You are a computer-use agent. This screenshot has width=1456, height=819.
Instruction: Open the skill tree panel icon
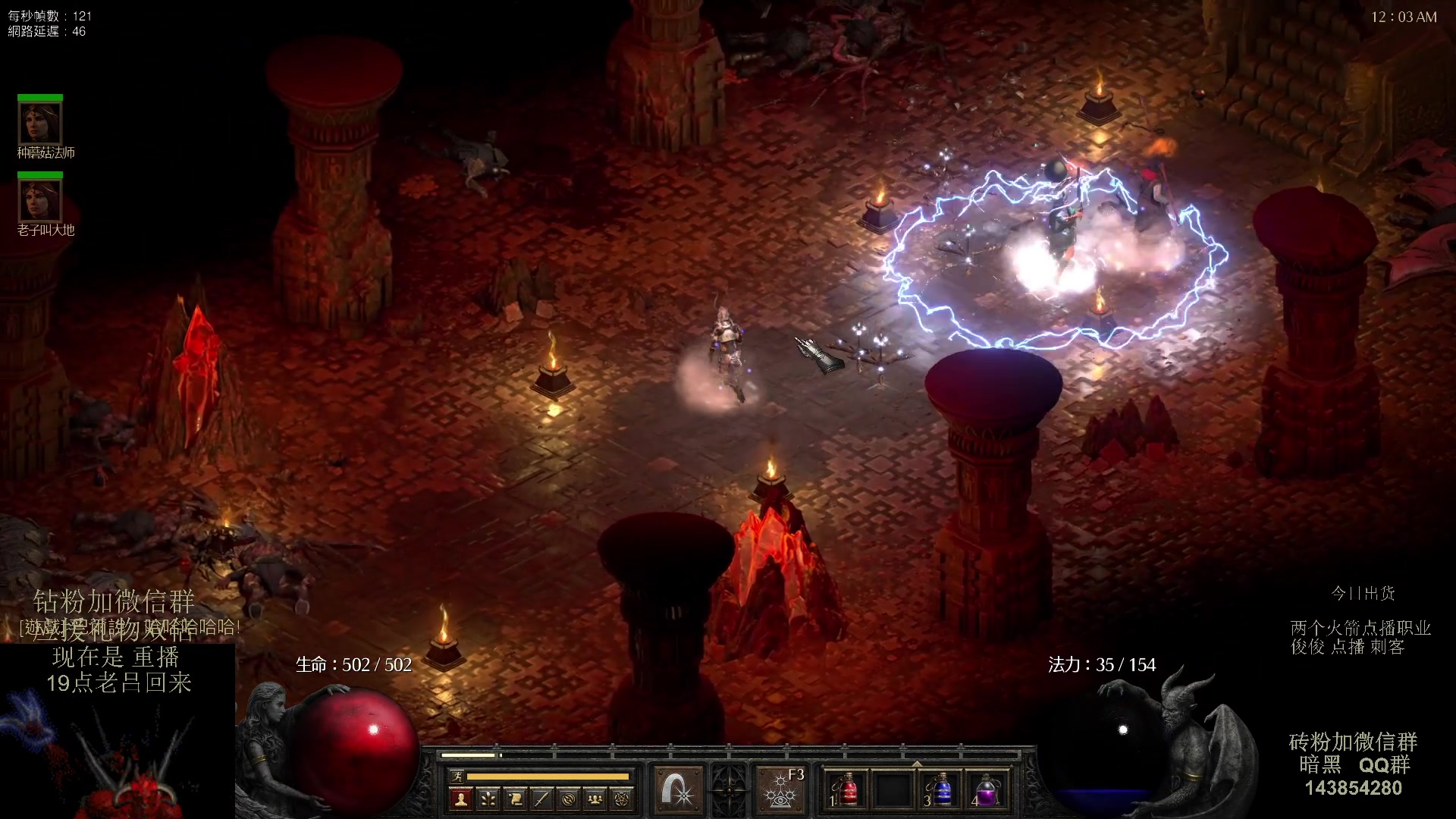pyautogui.click(x=488, y=799)
